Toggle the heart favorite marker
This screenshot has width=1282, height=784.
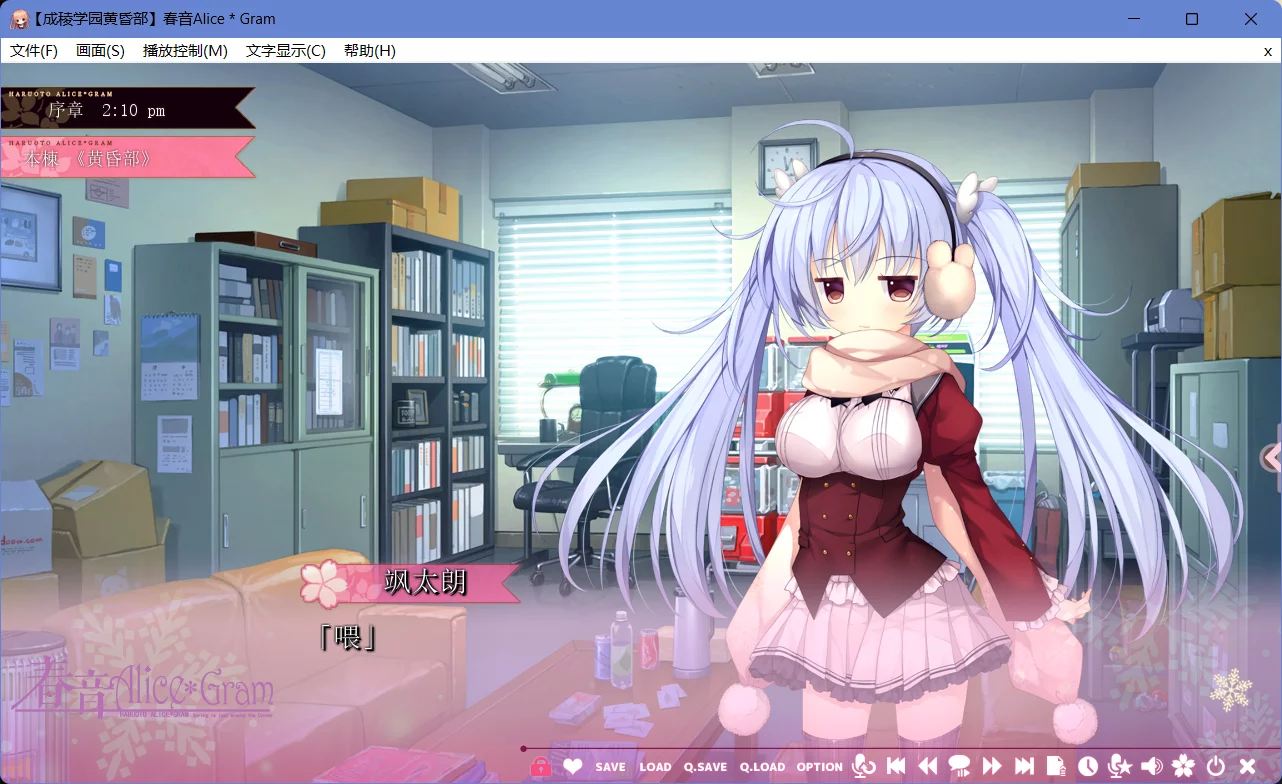[573, 765]
